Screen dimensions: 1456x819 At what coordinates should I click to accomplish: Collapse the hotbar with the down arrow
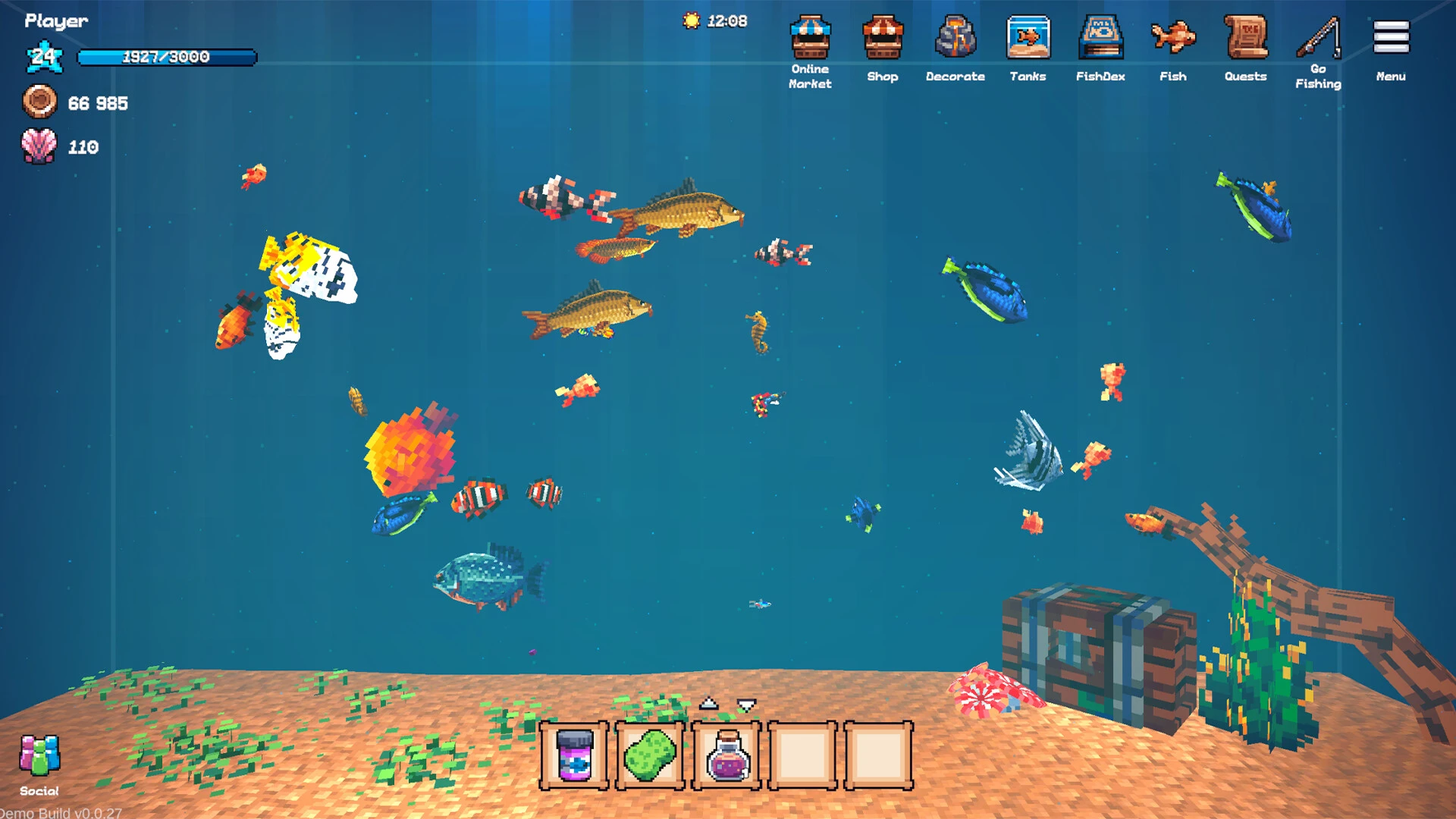(745, 705)
